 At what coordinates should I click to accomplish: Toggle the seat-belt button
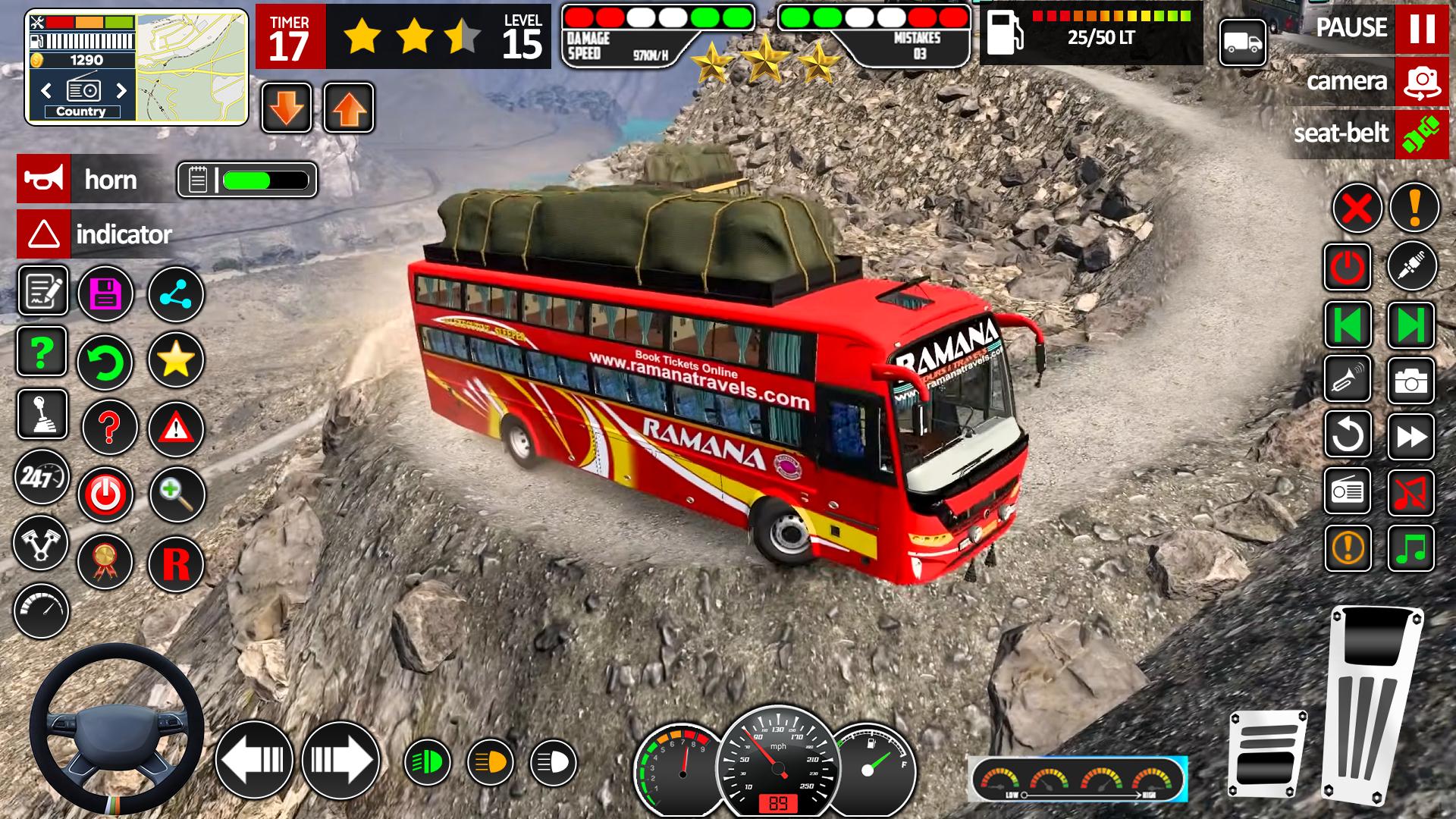(1421, 134)
